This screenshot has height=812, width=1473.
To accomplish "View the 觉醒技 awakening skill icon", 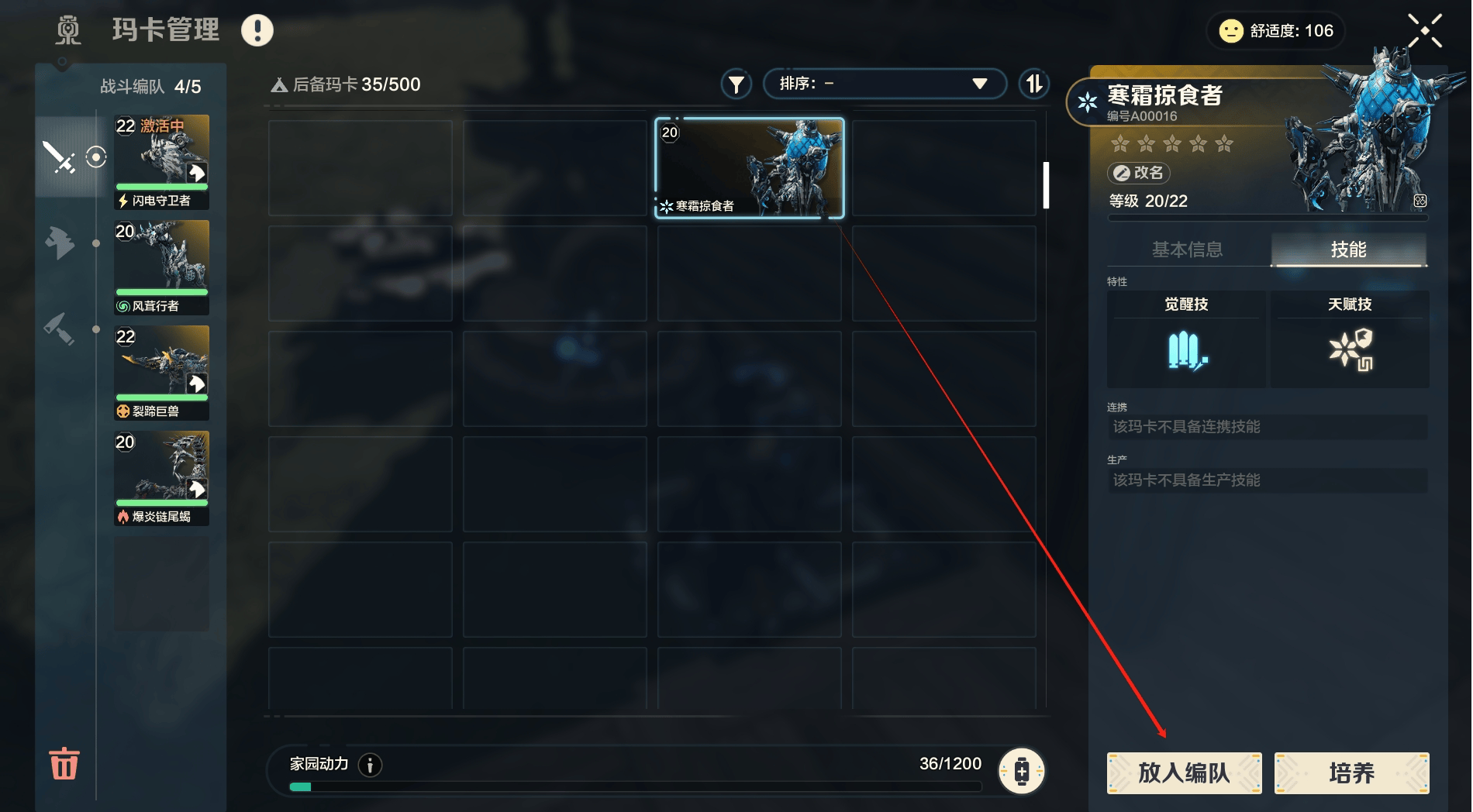I will click(1186, 351).
